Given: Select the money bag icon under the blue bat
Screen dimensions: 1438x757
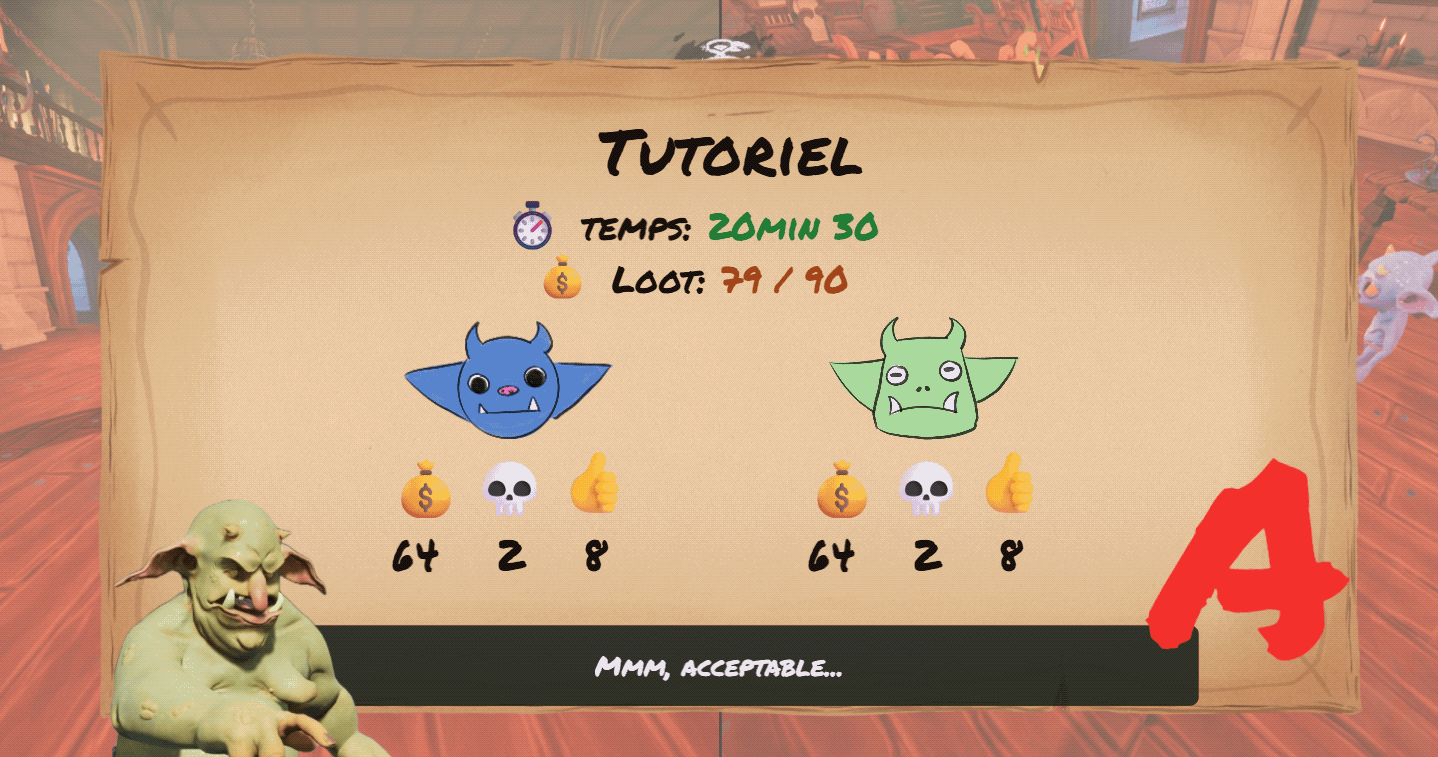Looking at the screenshot, I should [424, 492].
